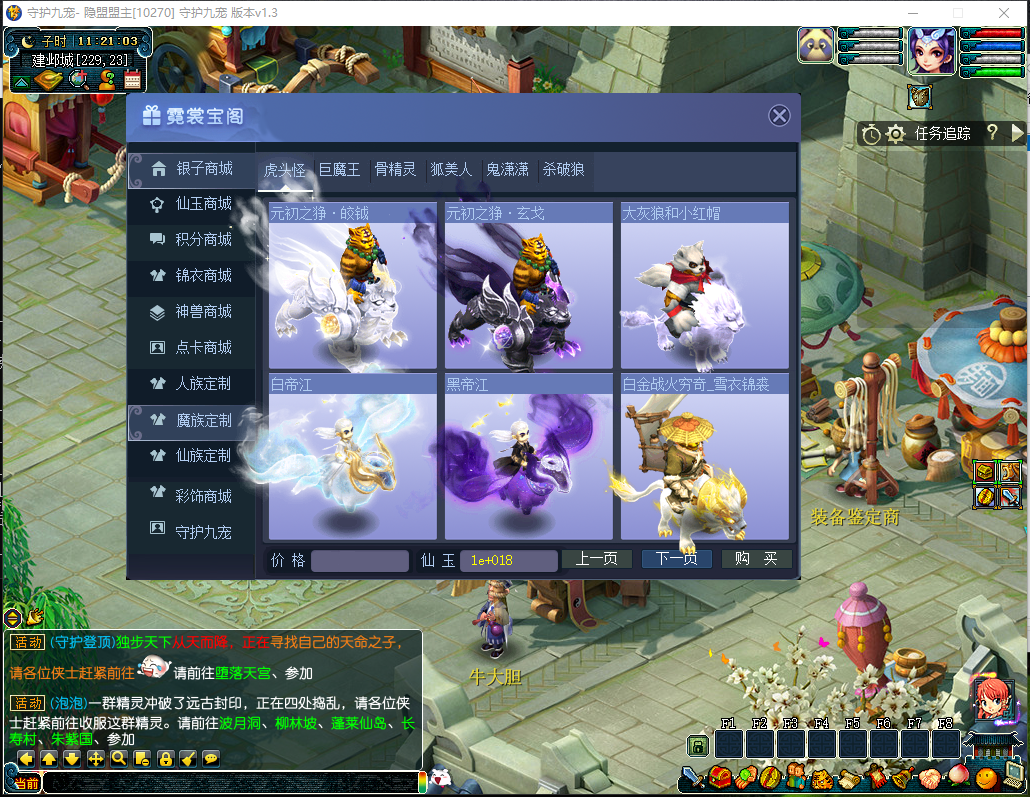This screenshot has width=1030, height=797.
Task: Open the 仙玉商城 shop category
Action: (191, 204)
